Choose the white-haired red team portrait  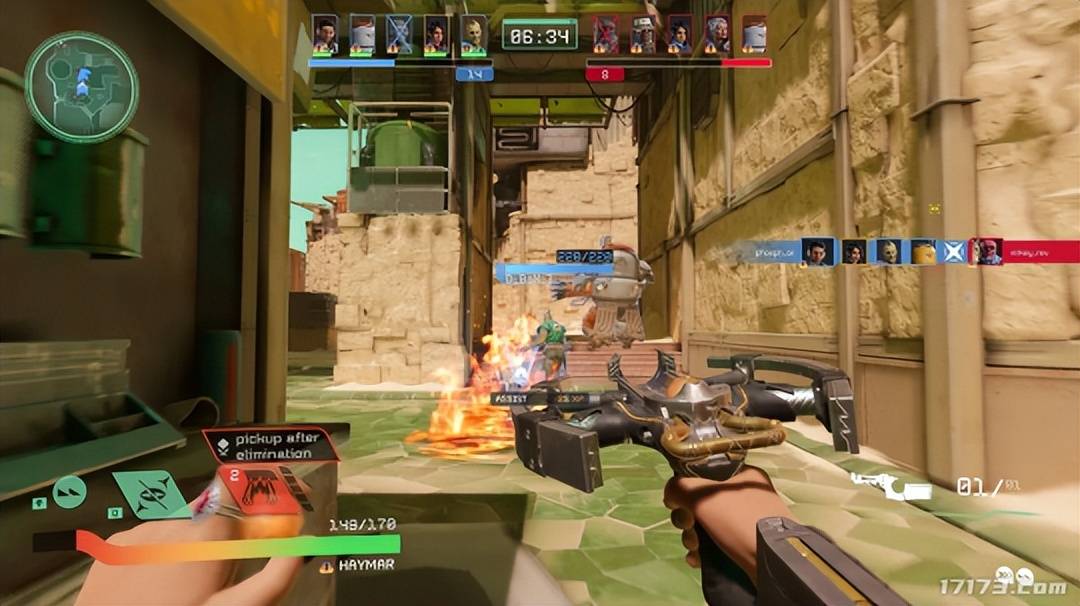717,34
